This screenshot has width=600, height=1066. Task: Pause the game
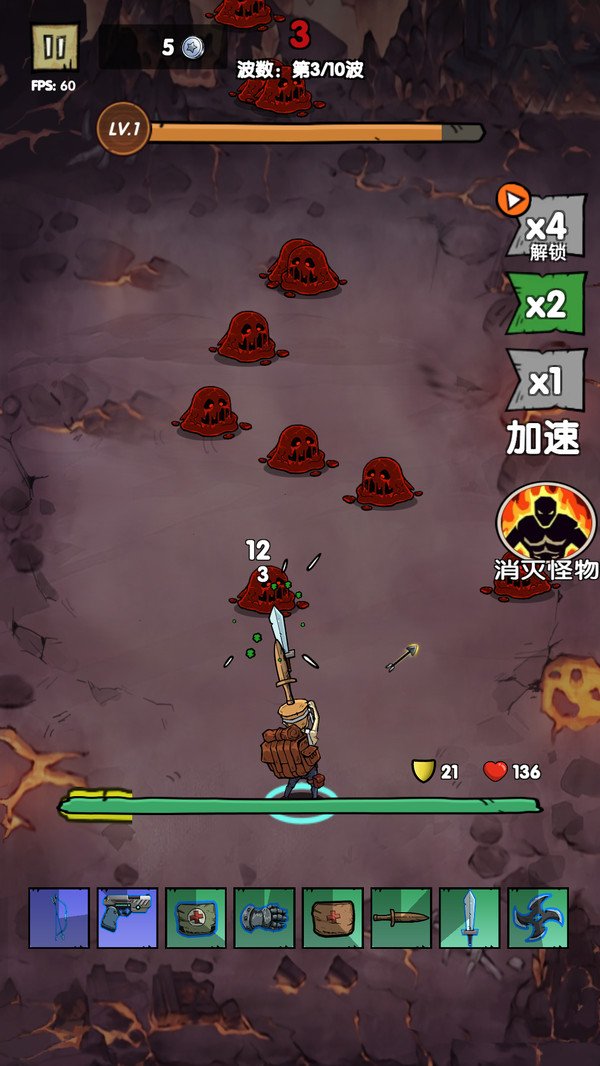55,48
